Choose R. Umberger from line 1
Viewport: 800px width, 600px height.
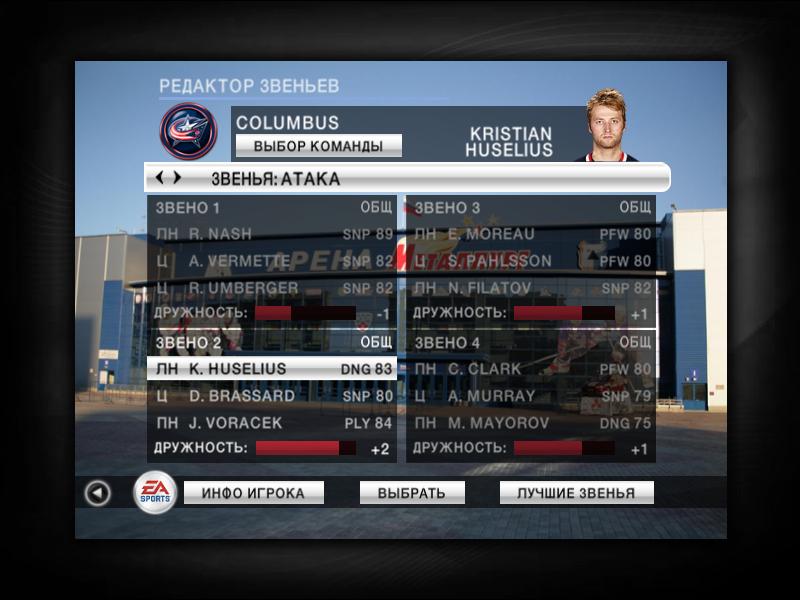click(271, 288)
